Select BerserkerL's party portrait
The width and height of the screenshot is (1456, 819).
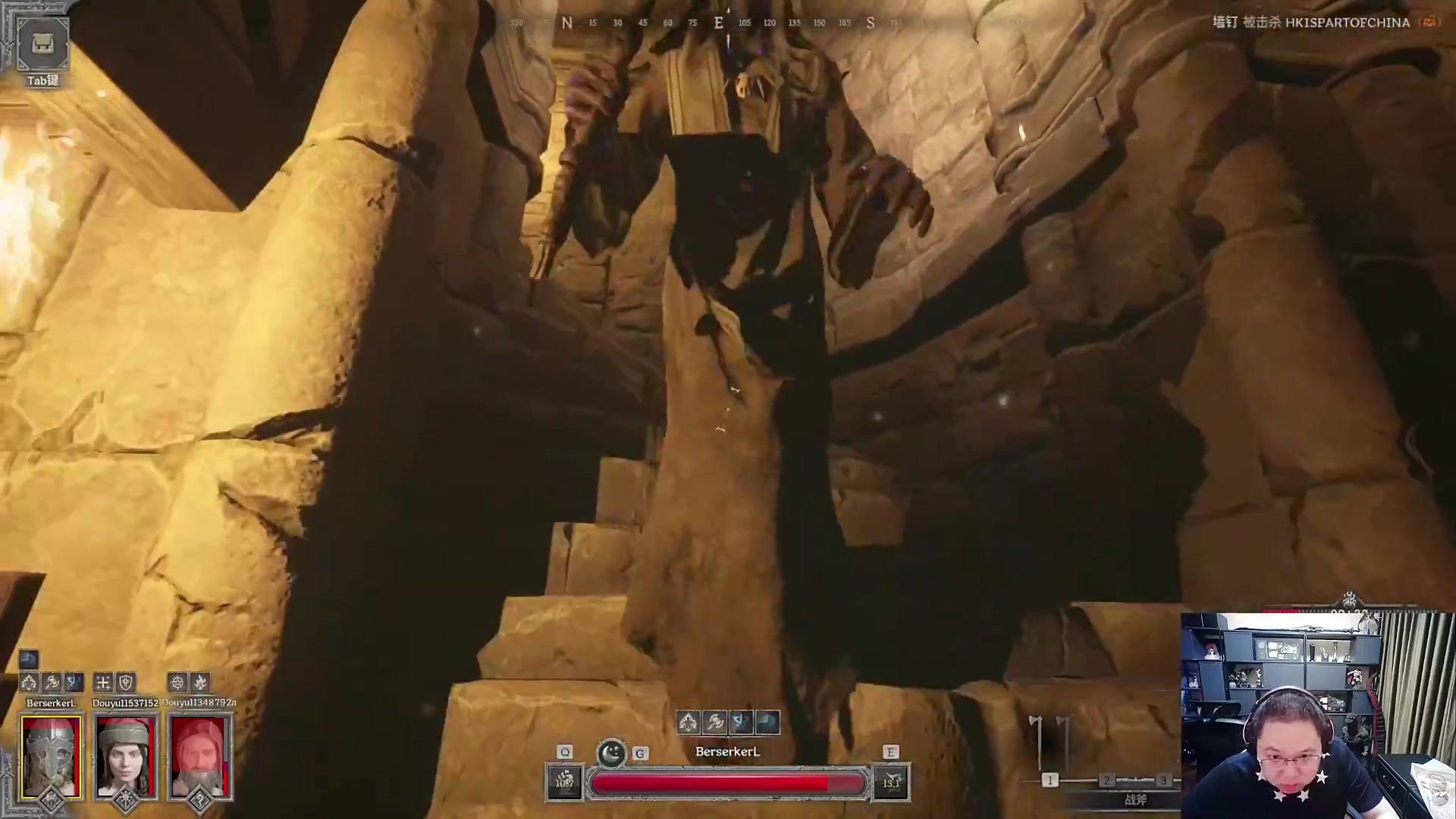tap(51, 757)
